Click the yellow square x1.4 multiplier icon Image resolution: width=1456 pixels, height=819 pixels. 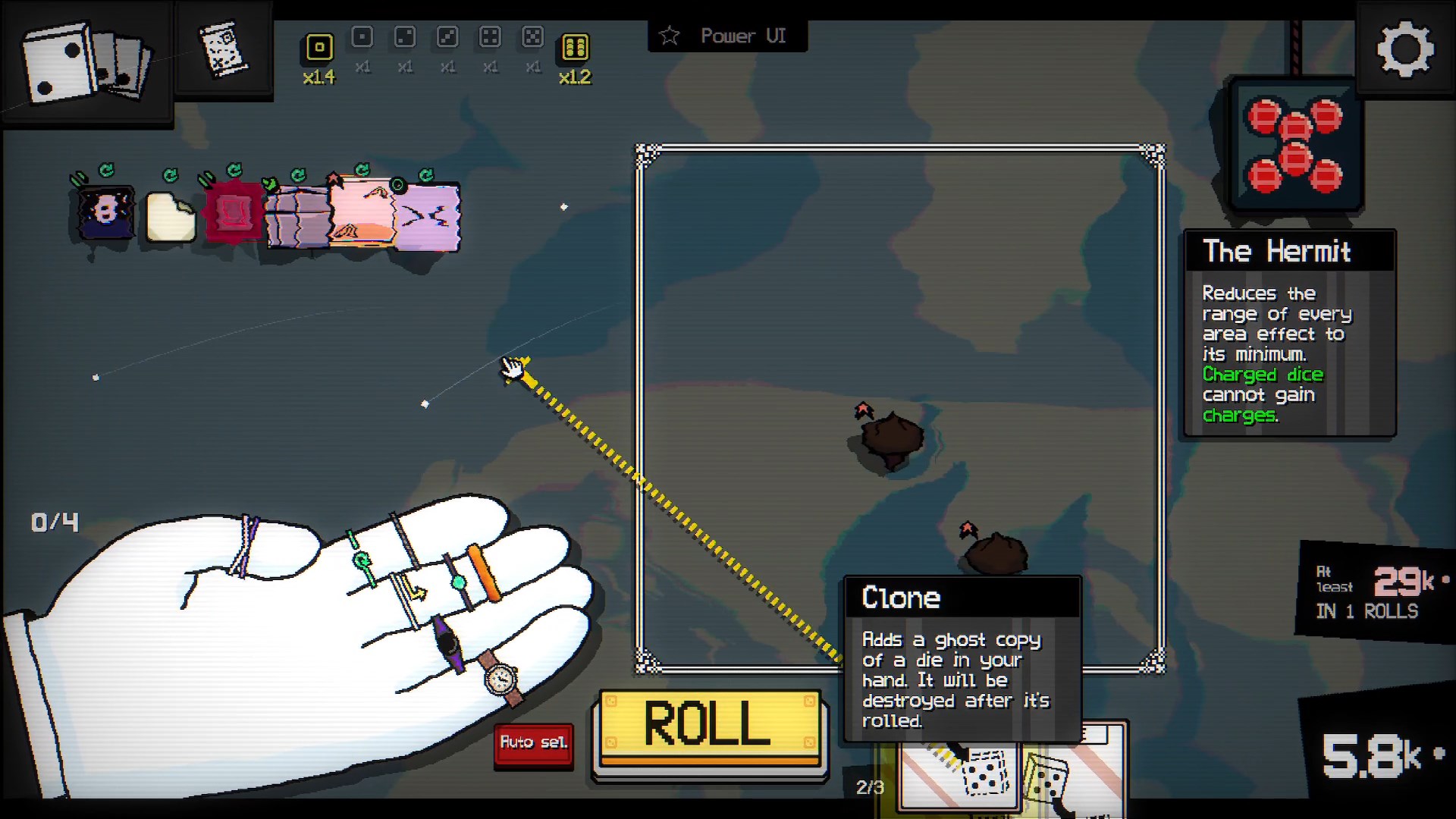click(319, 48)
